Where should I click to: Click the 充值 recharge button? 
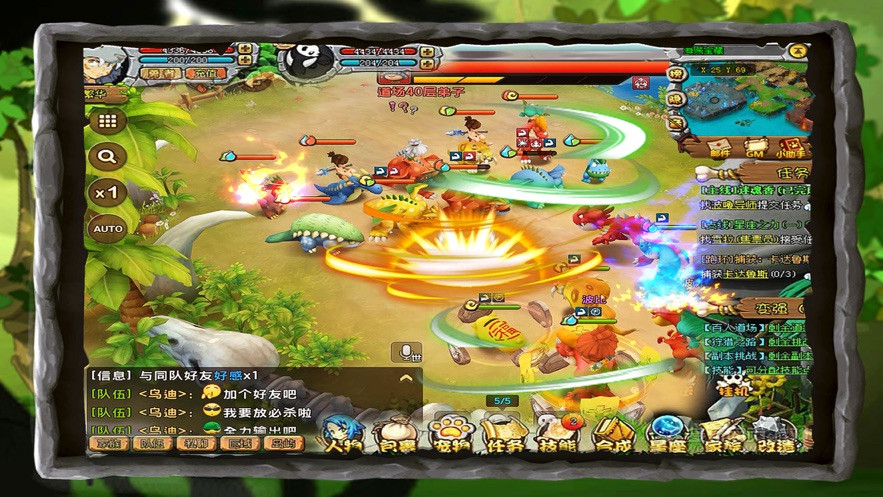203,74
